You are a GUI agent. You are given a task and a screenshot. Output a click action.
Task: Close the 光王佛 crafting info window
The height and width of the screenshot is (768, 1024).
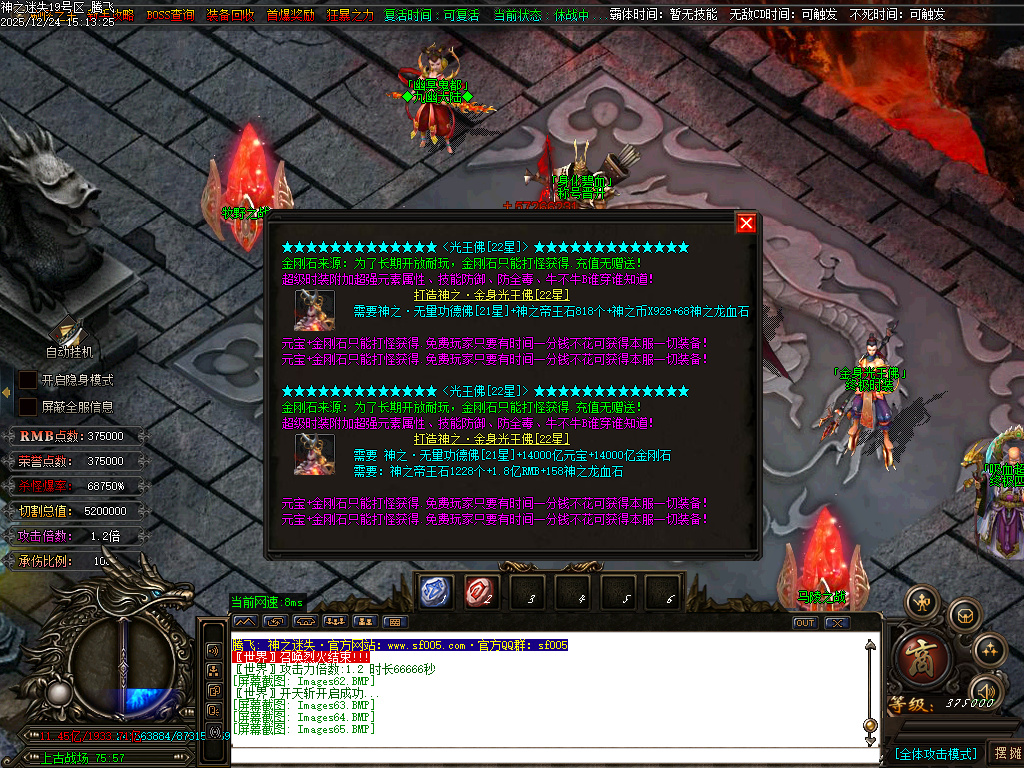click(746, 223)
